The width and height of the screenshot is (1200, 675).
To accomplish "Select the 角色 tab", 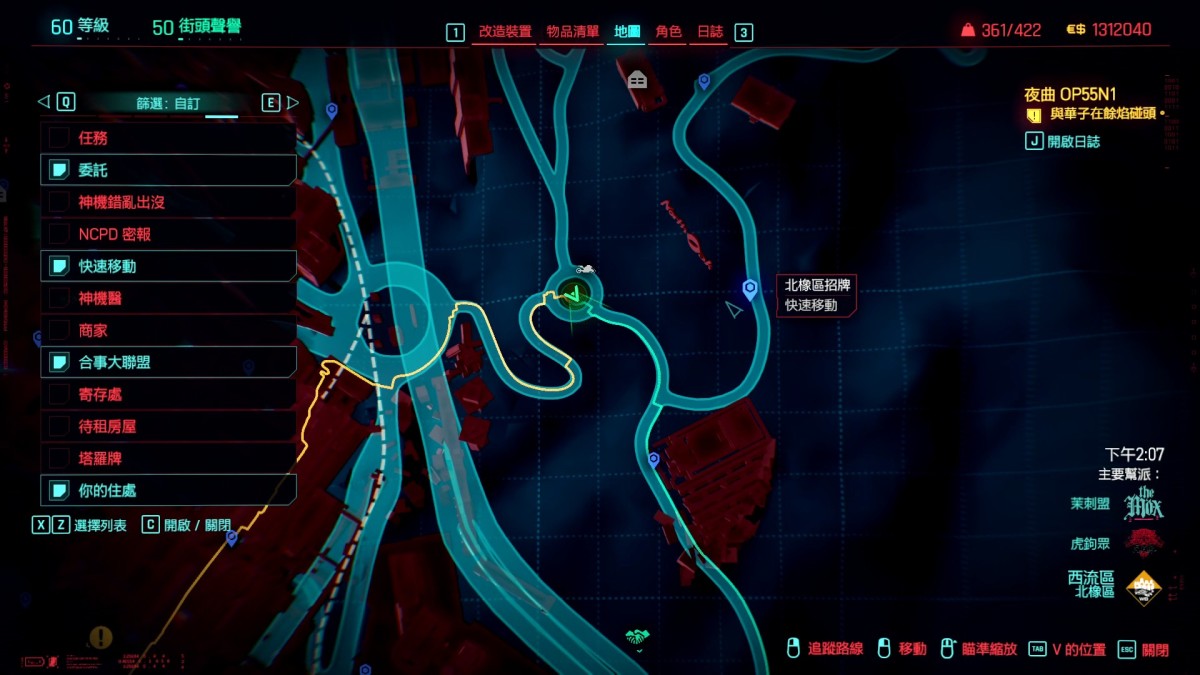I will 668,32.
